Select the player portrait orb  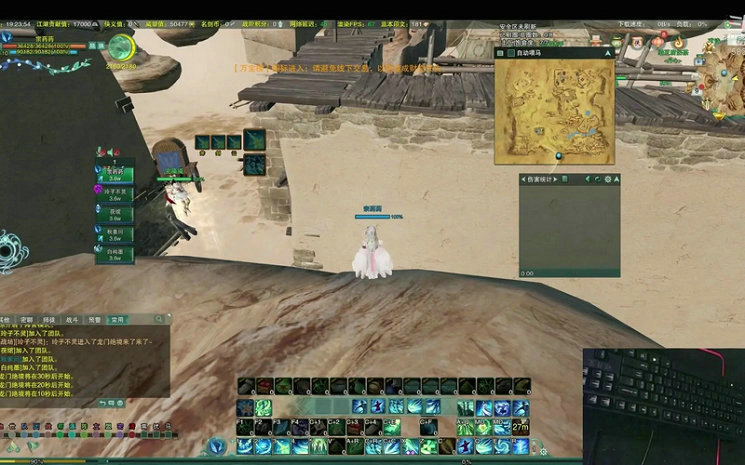coord(121,47)
